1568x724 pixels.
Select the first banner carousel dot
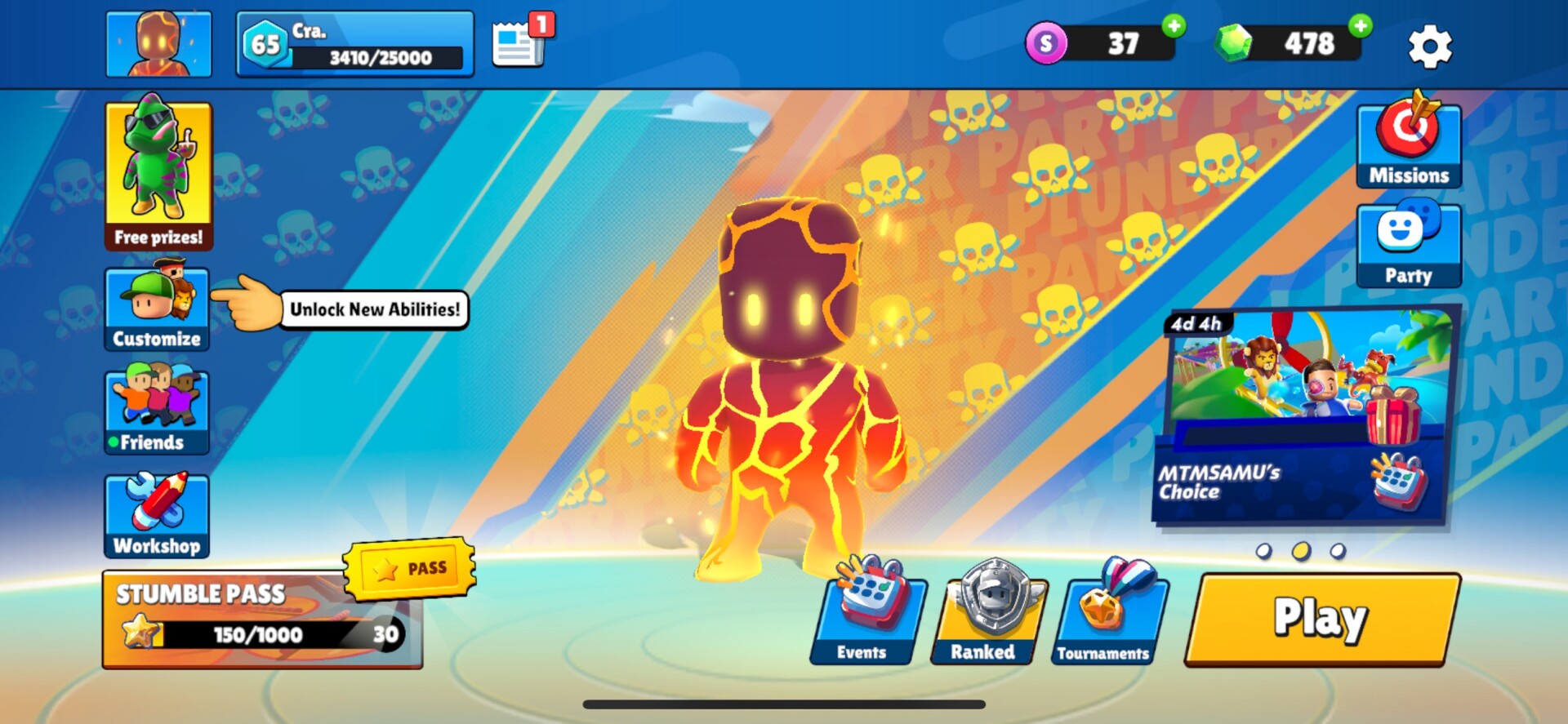point(1263,551)
